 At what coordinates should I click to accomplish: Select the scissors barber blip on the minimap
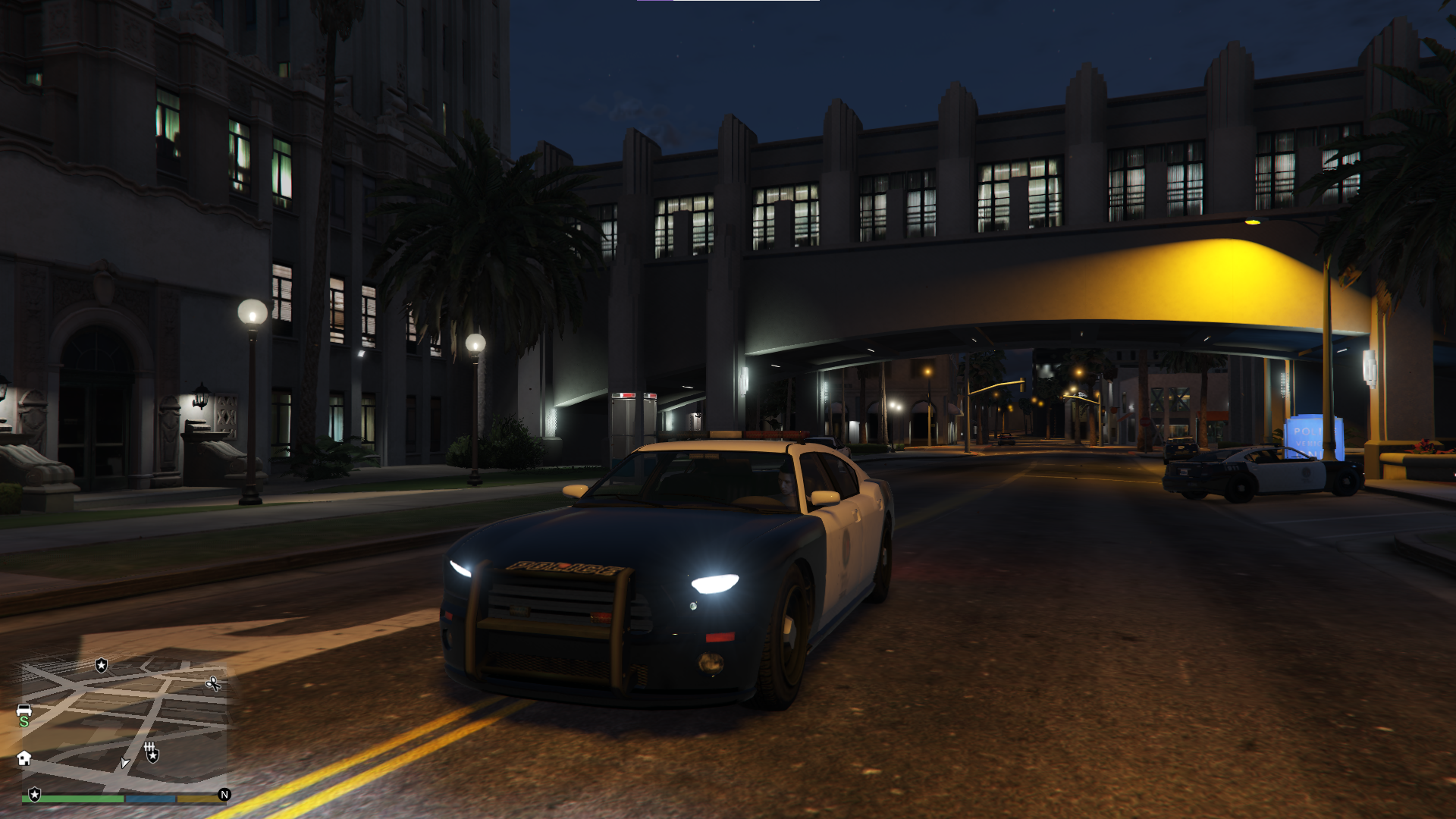[x=213, y=684]
